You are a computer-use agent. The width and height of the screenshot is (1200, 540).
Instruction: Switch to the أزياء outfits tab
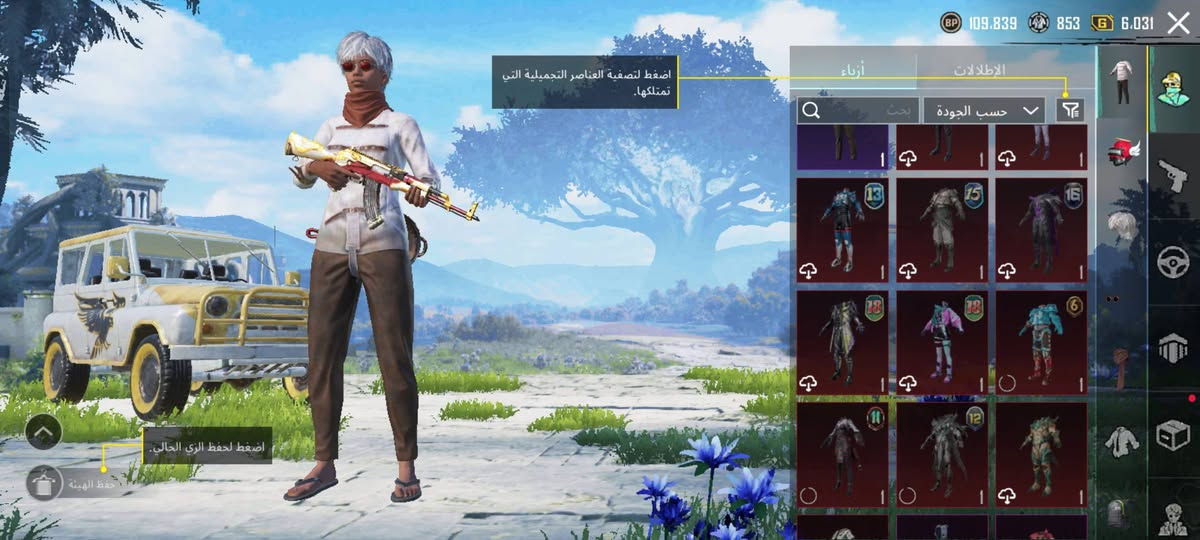[x=852, y=70]
